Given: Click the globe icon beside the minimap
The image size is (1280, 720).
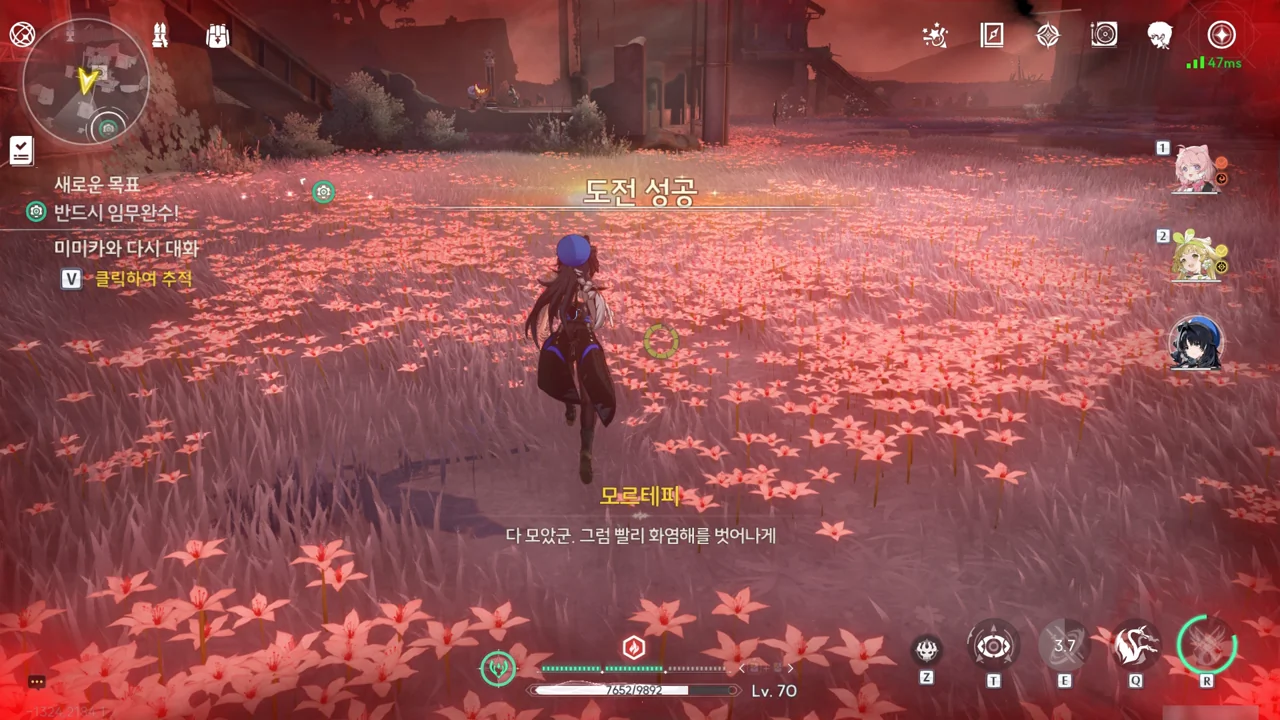Looking at the screenshot, I should pyautogui.click(x=21, y=33).
